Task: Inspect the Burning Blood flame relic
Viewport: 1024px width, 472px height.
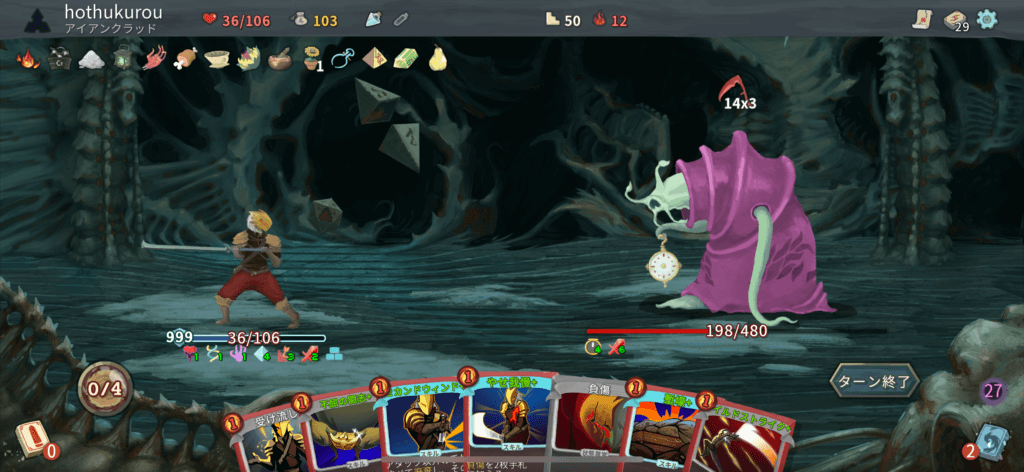Action: (x=27, y=59)
